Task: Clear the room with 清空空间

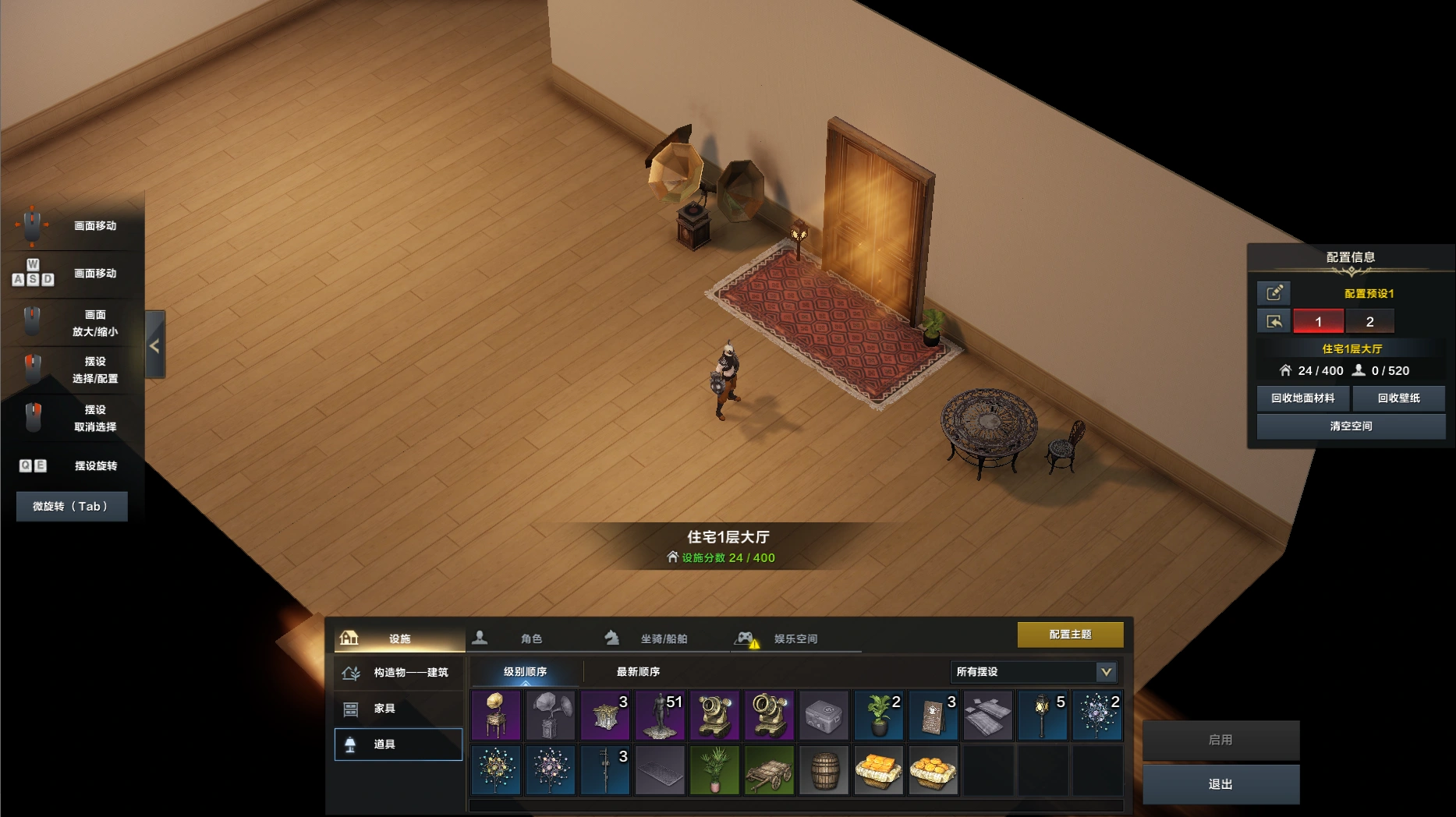Action: tap(1351, 426)
